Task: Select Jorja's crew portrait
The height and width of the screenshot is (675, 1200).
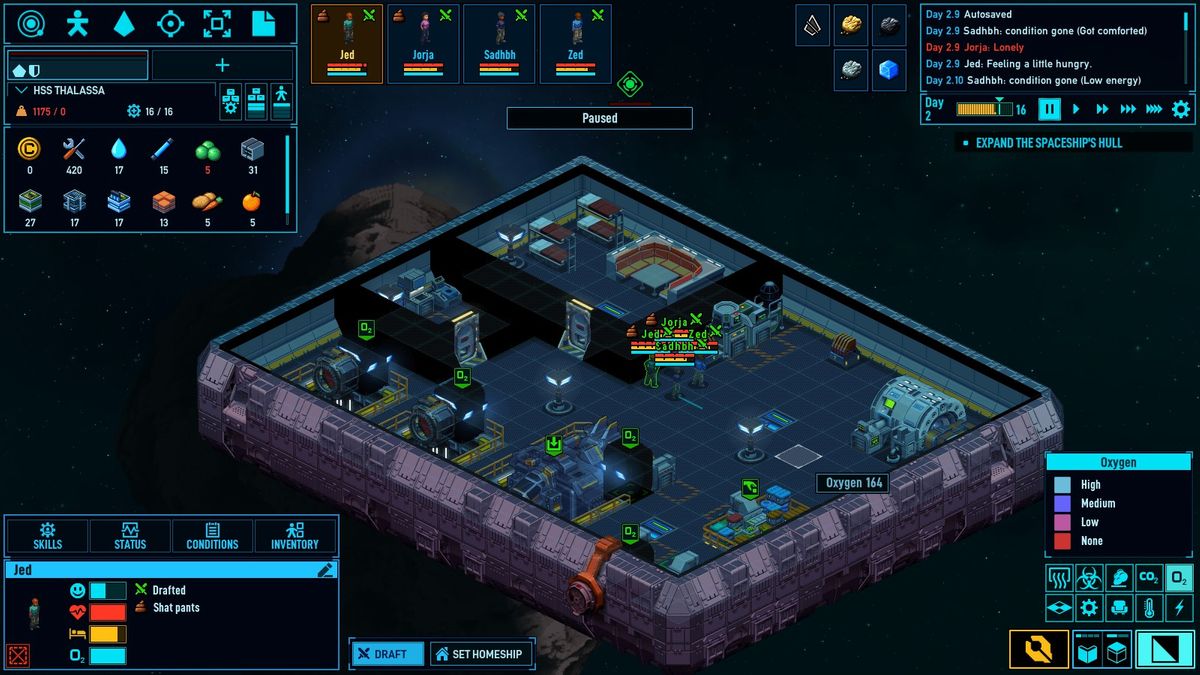Action: [x=423, y=43]
